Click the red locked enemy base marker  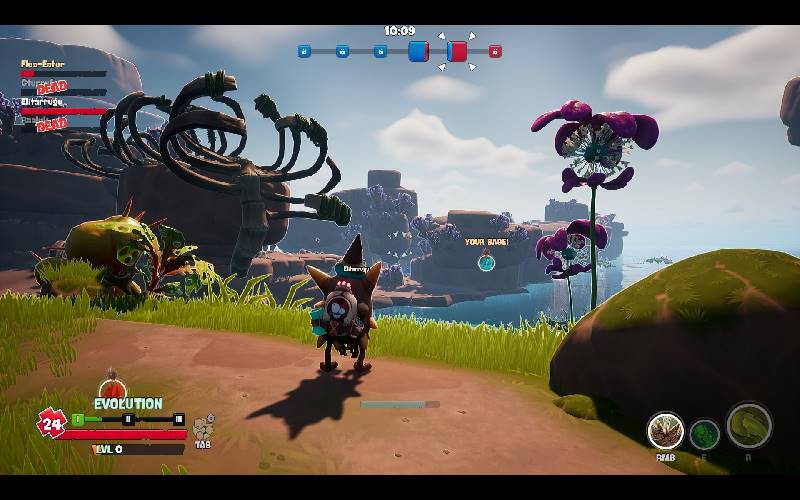pos(495,51)
